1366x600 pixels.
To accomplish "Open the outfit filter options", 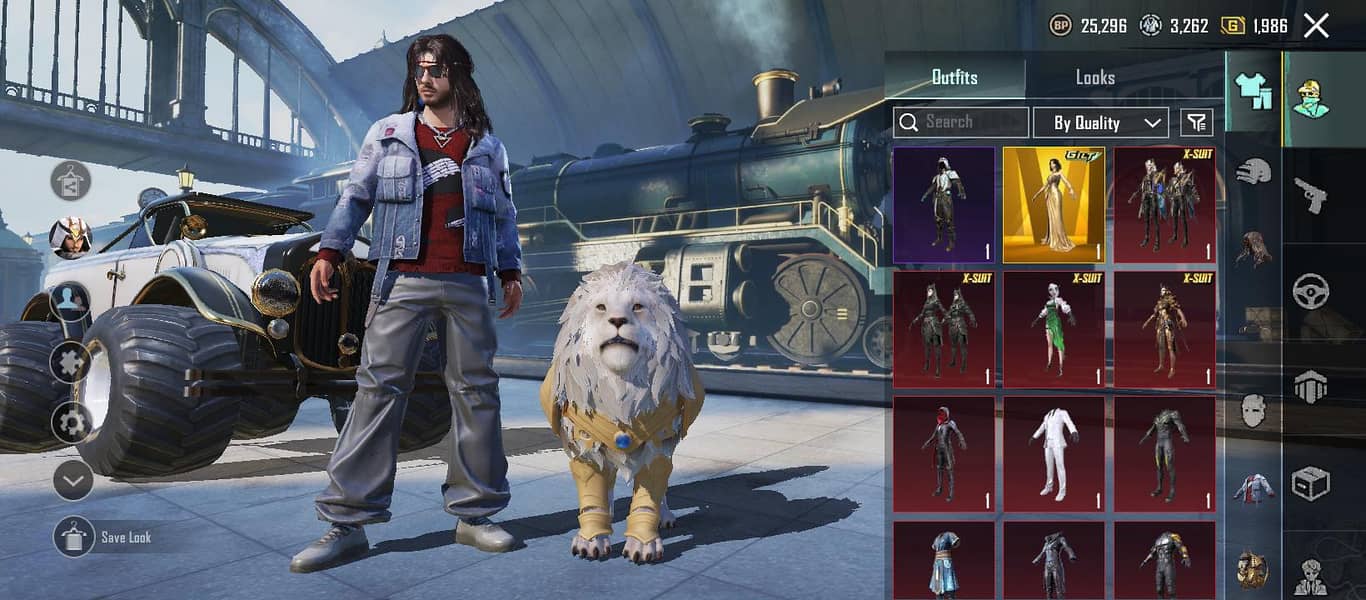I will pos(1196,123).
